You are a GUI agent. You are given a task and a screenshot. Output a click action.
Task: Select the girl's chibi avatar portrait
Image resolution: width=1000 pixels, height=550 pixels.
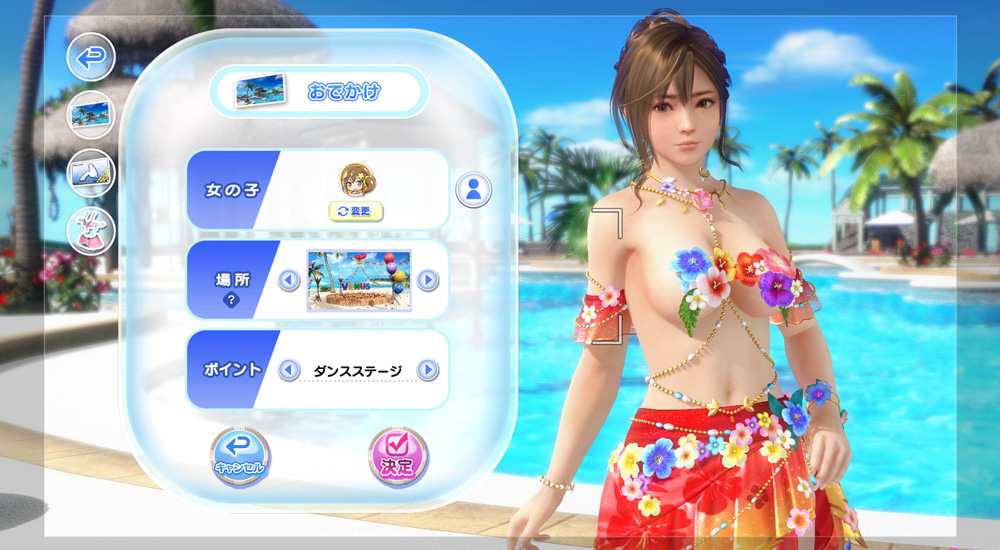[x=357, y=180]
